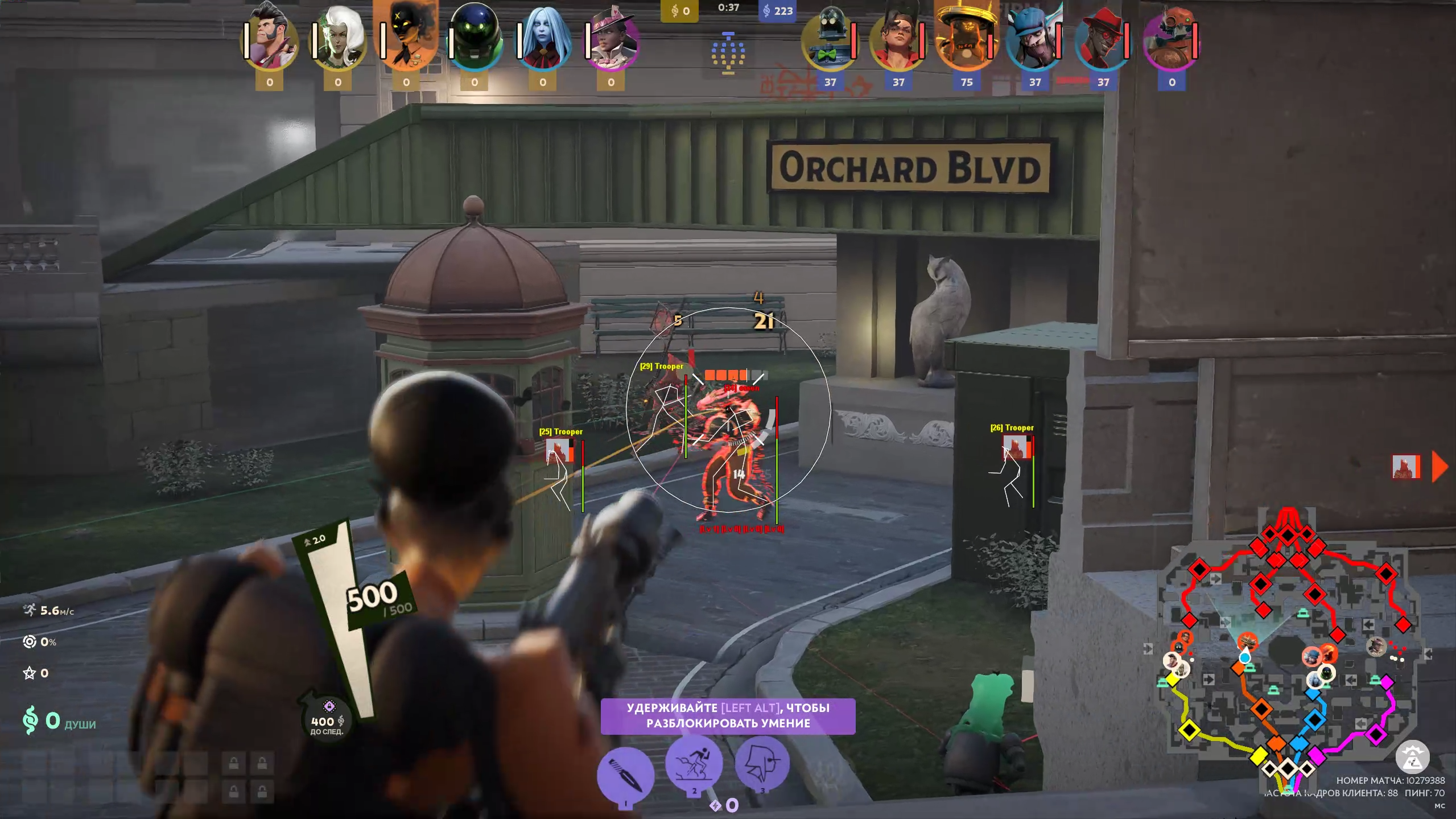Select the robot with green bowtie portrait

(830, 38)
